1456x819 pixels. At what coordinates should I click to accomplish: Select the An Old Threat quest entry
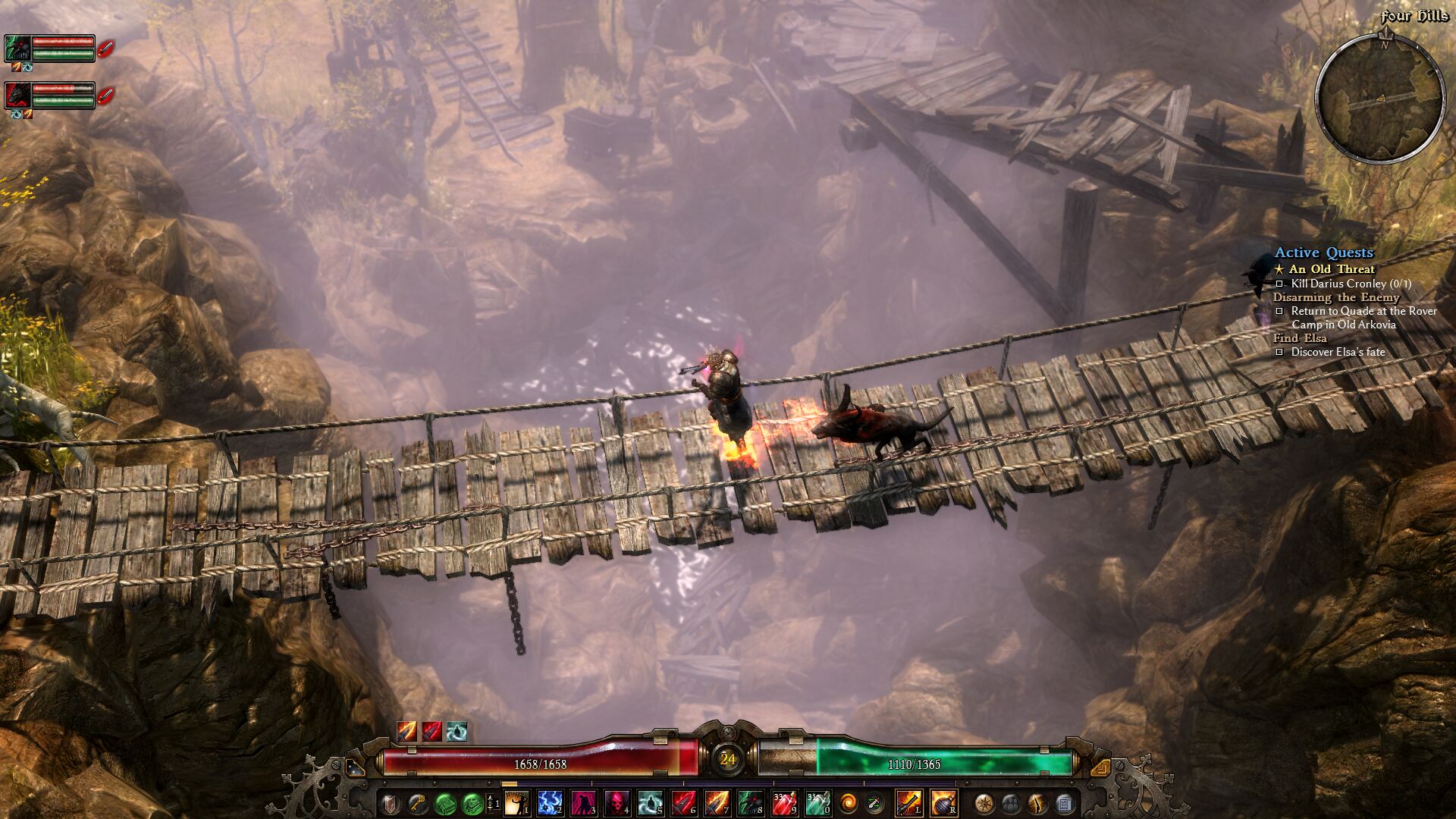(1331, 269)
